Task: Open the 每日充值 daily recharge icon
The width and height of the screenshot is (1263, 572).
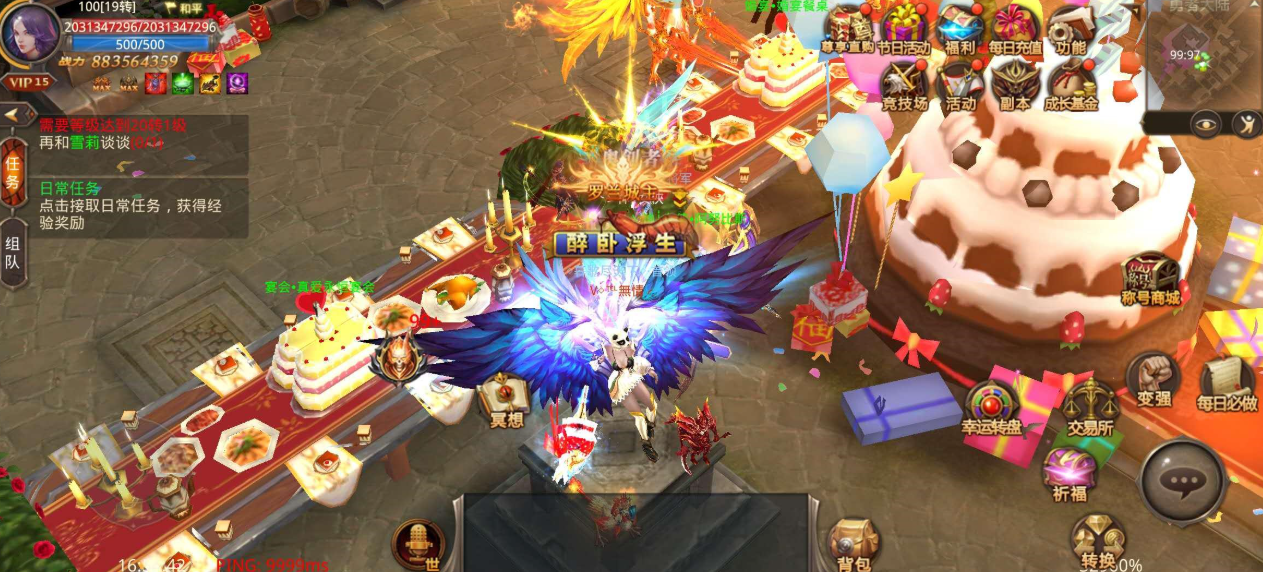Action: coord(1015,28)
